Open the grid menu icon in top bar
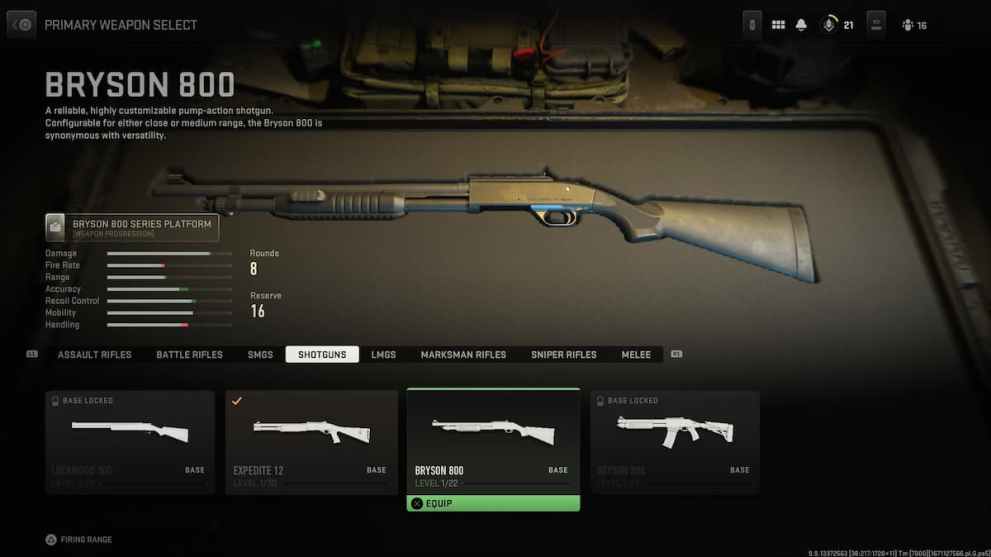Viewport: 991px width, 557px height. pos(778,25)
